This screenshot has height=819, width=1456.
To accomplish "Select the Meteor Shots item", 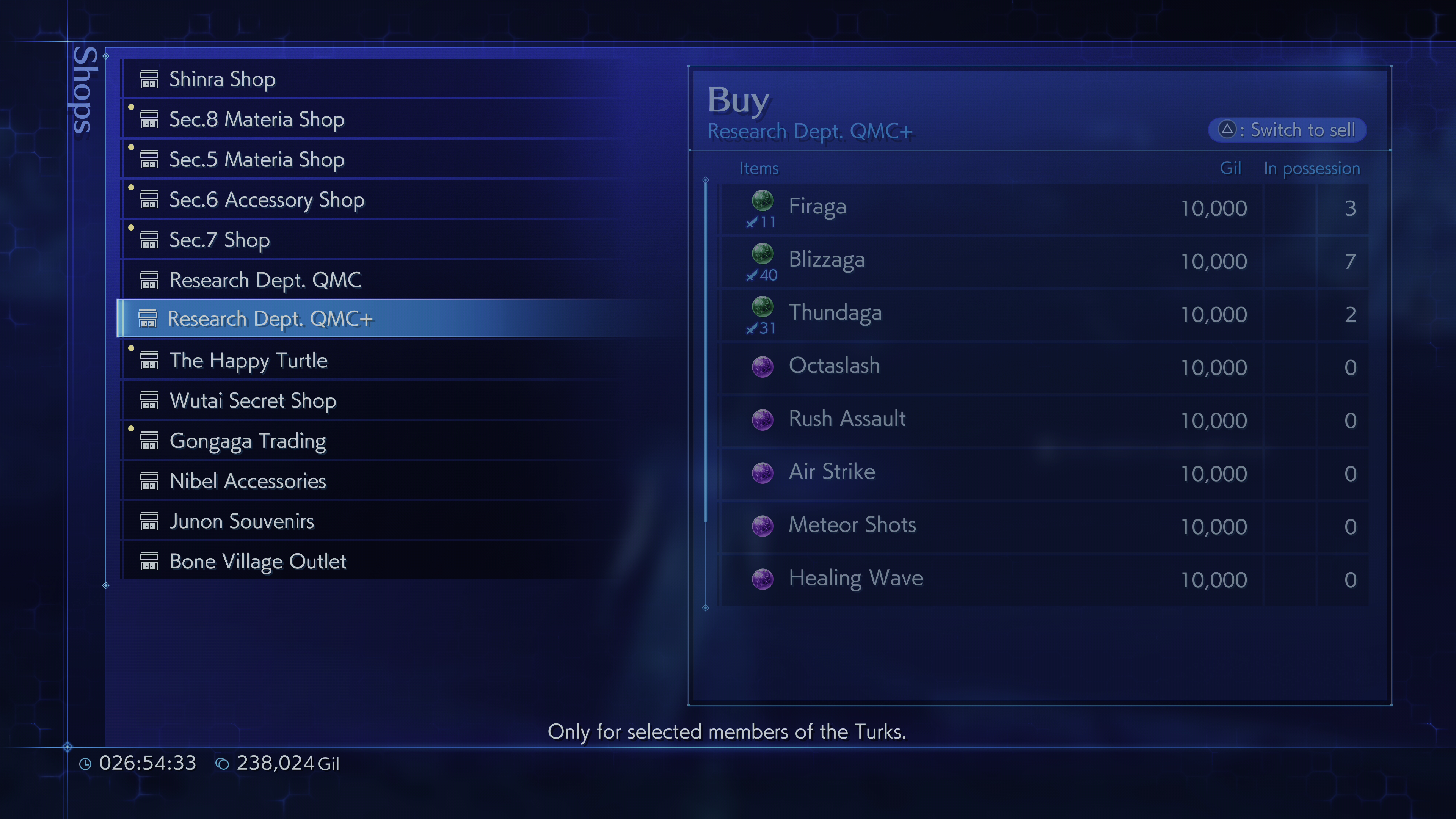I will pos(852,526).
